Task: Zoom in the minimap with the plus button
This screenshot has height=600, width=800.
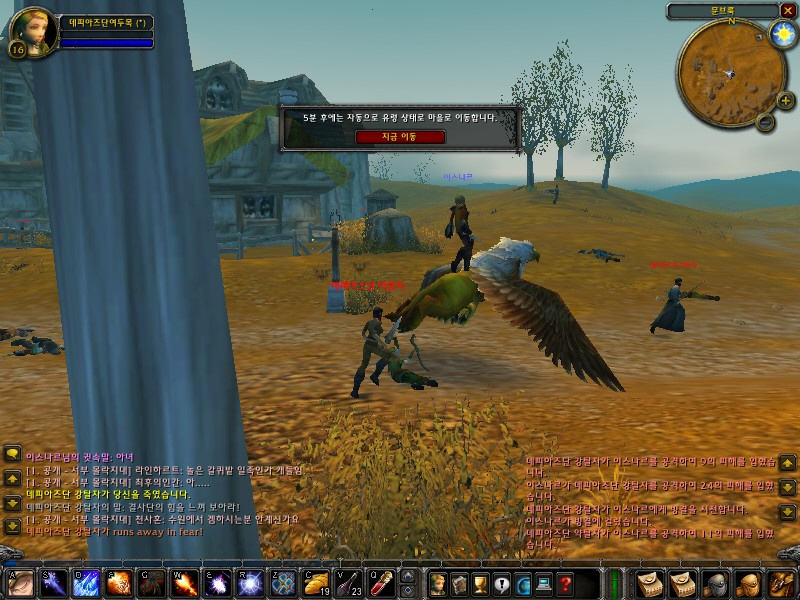Action: [x=785, y=100]
